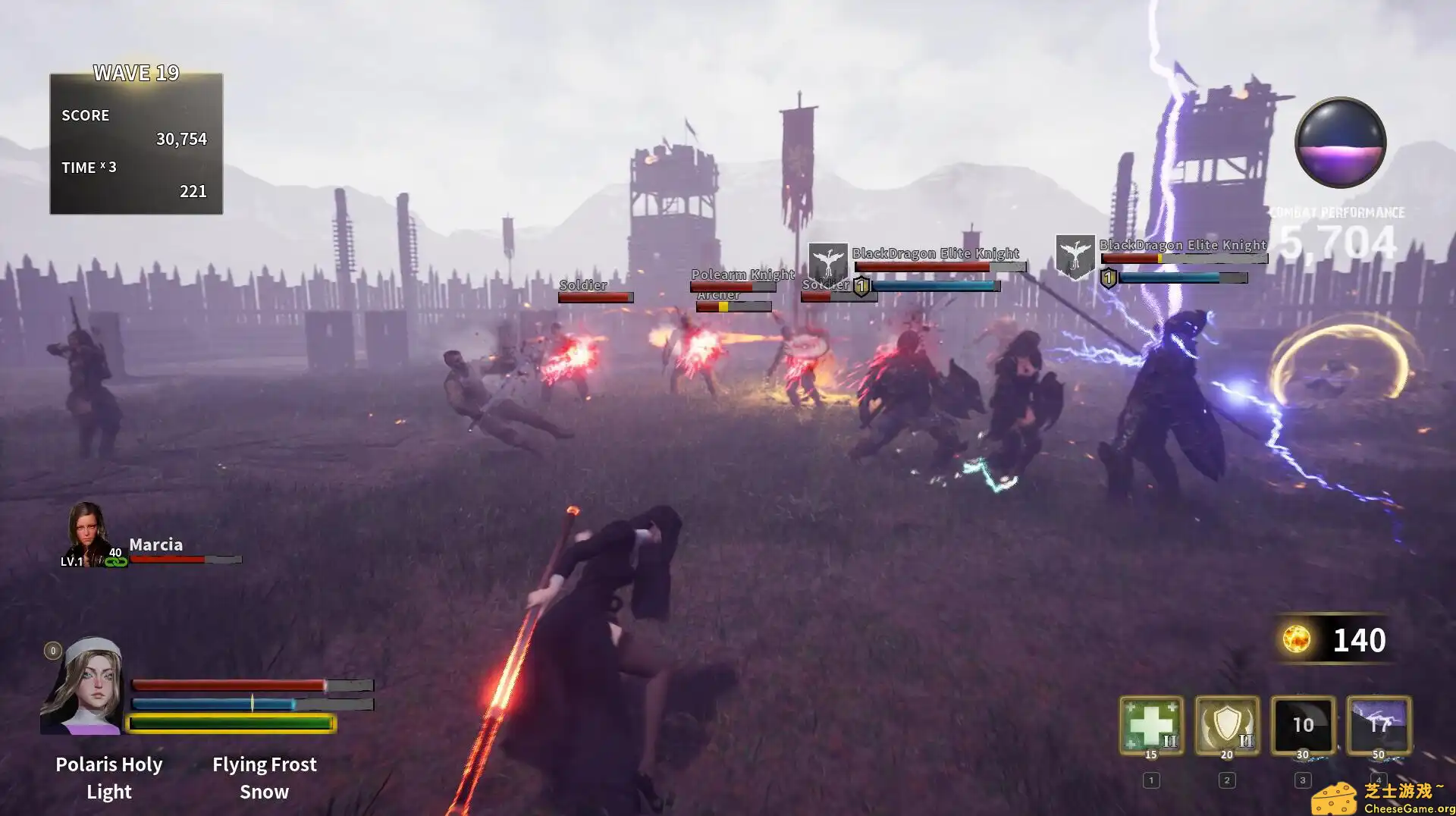Click the Combat Performance orb
1456x816 pixels.
(x=1342, y=143)
